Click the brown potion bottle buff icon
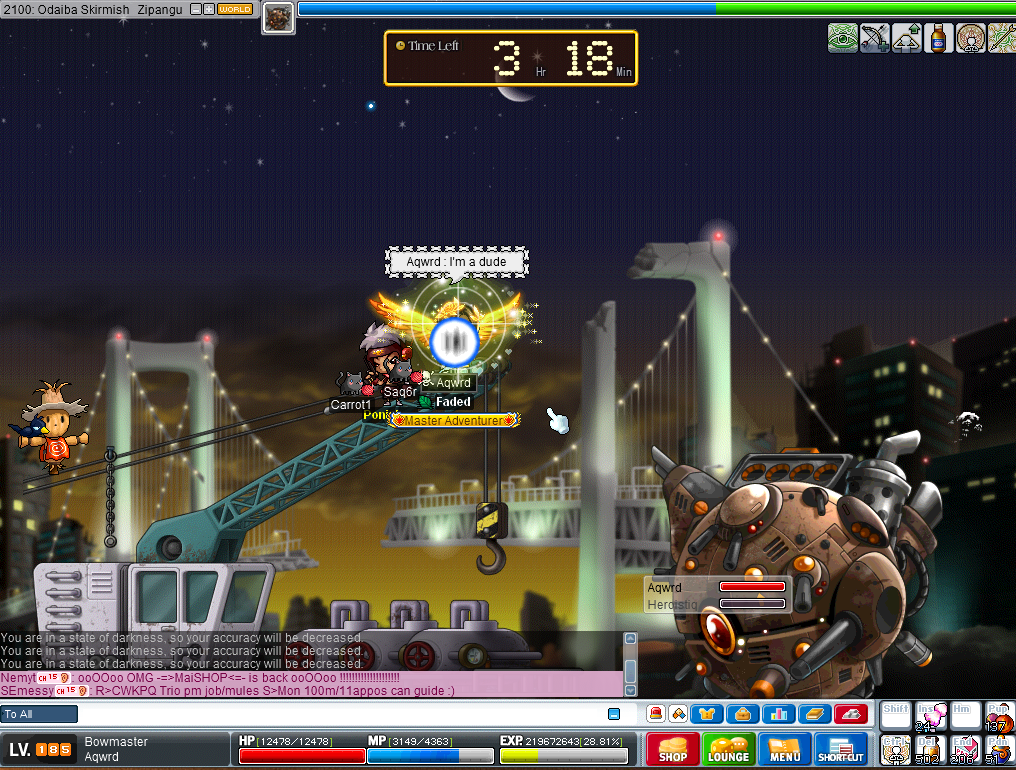 point(938,38)
